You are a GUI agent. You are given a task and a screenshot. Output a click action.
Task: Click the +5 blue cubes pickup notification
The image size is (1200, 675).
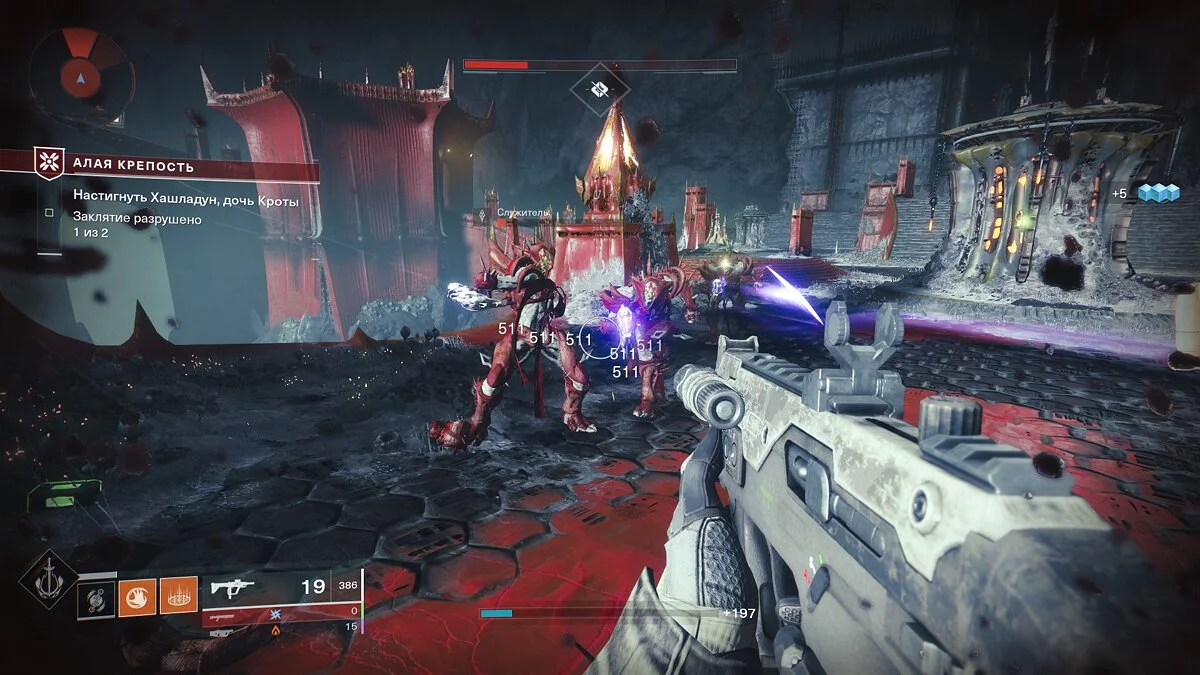pyautogui.click(x=1146, y=194)
